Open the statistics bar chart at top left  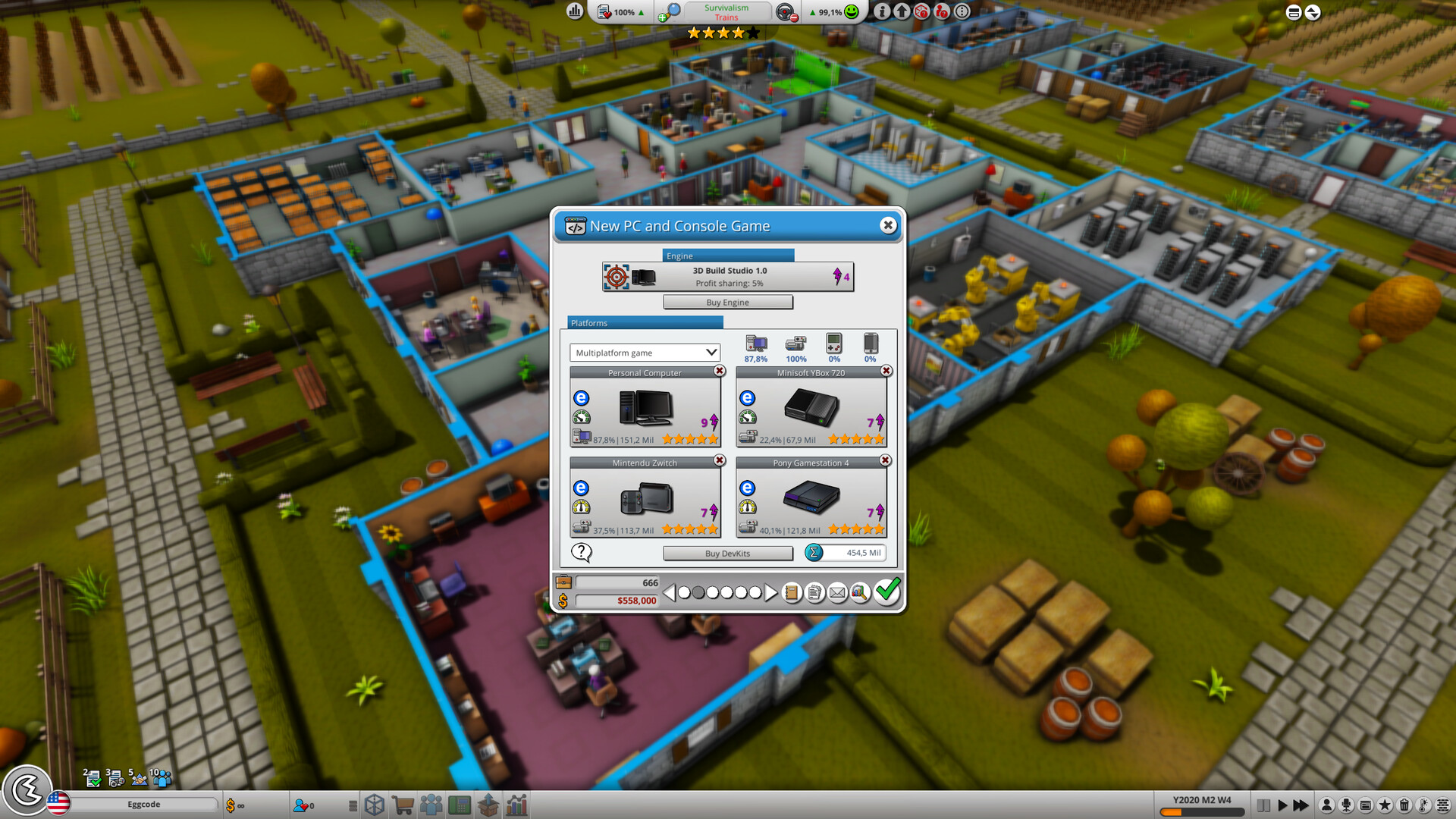(575, 12)
